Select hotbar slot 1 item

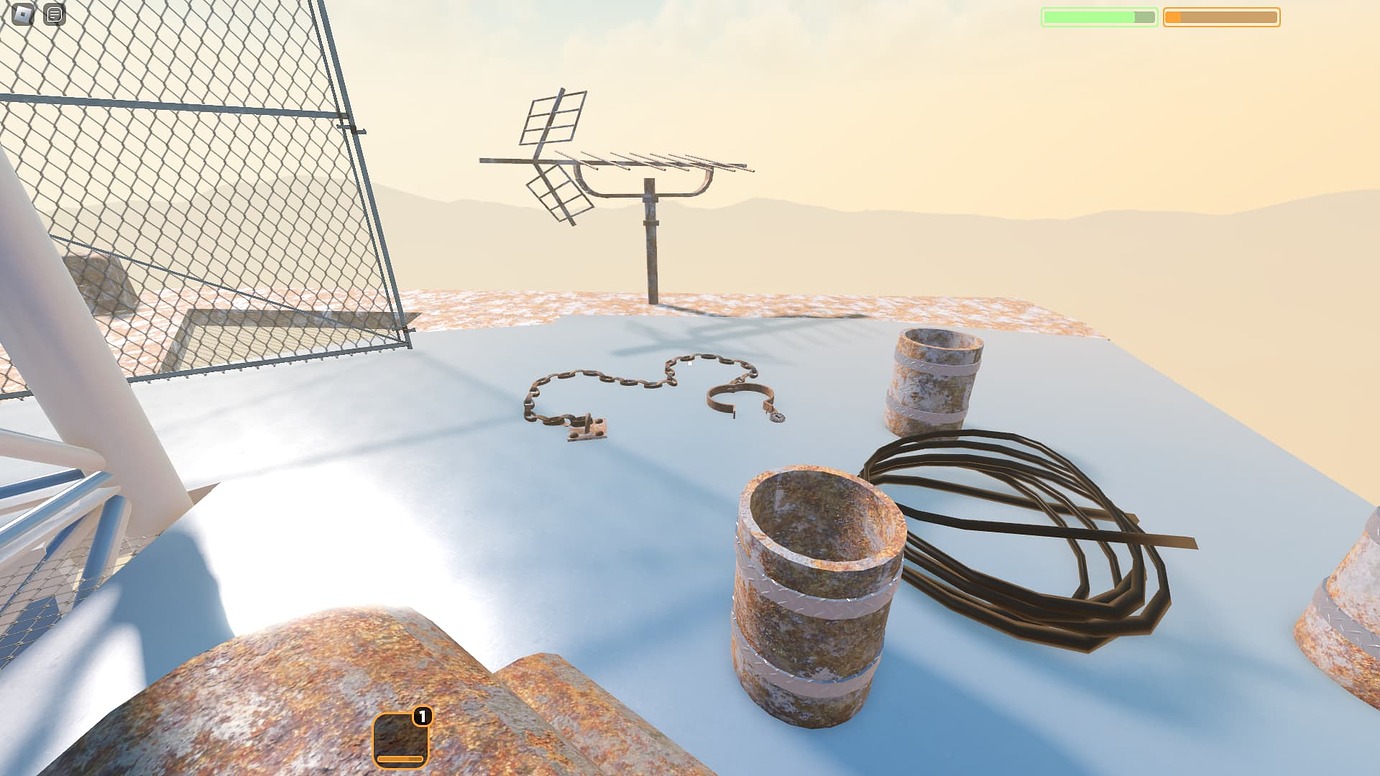point(400,738)
